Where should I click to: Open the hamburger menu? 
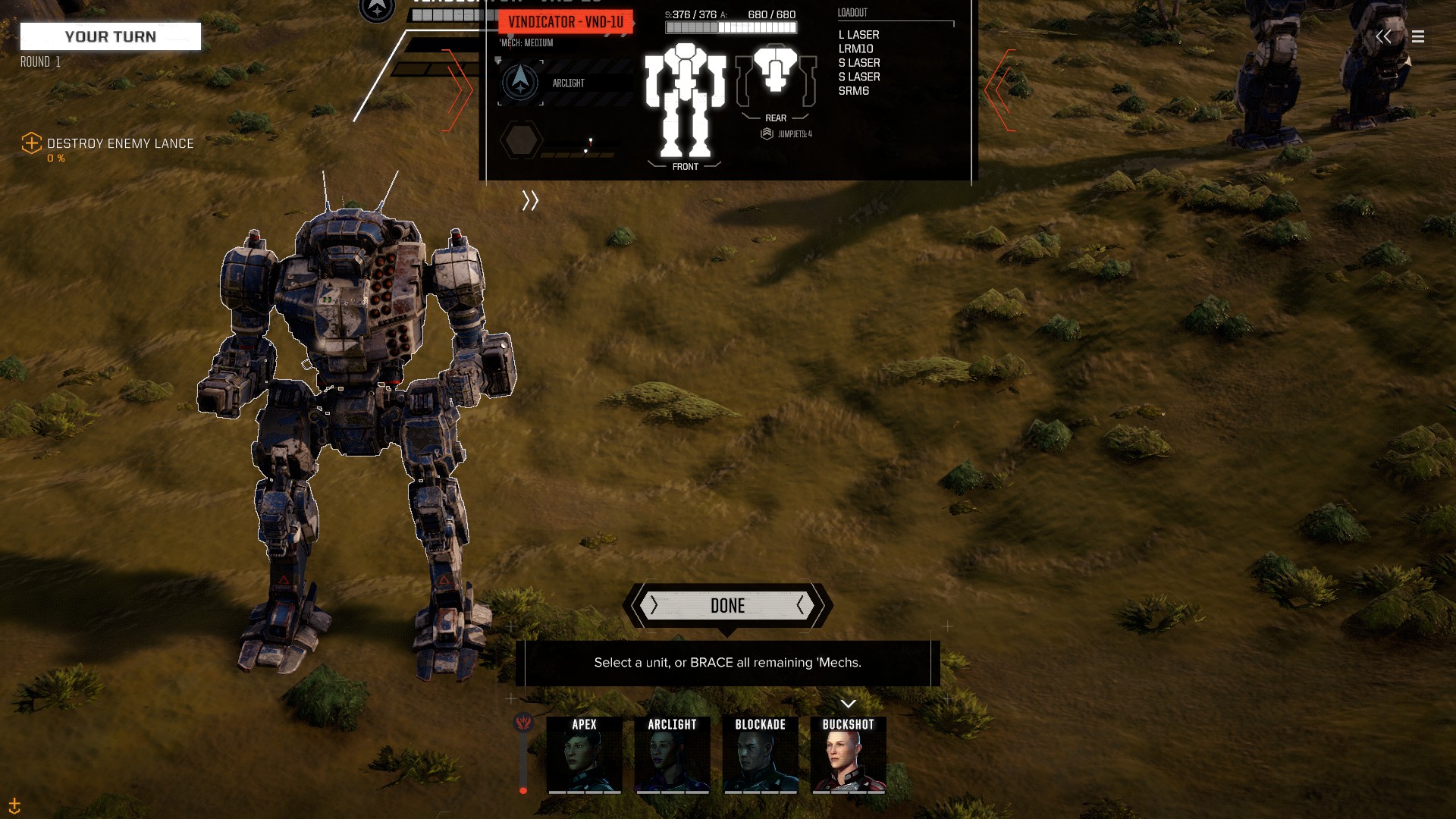click(x=1418, y=36)
